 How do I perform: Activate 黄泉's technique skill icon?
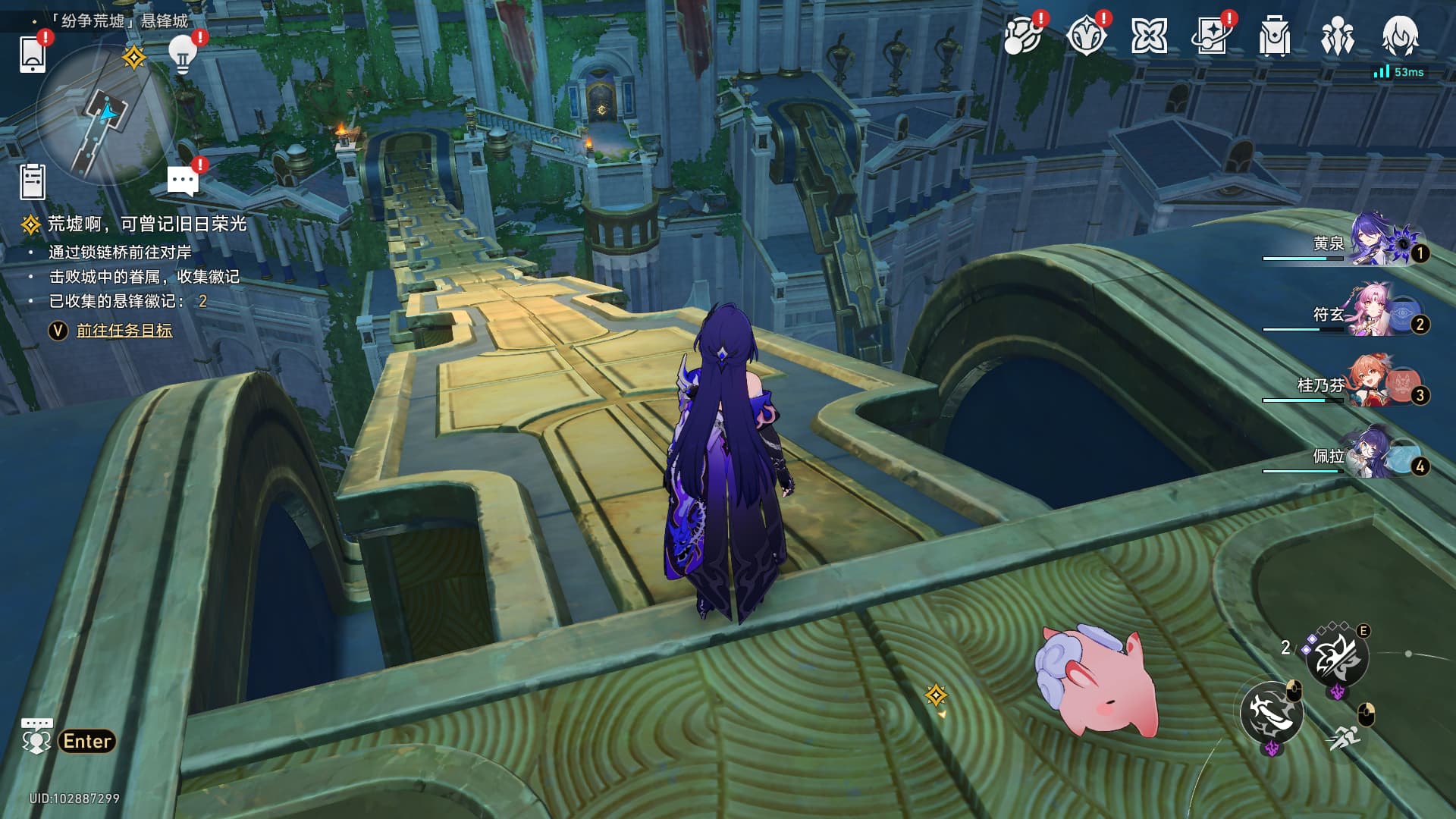click(1336, 657)
